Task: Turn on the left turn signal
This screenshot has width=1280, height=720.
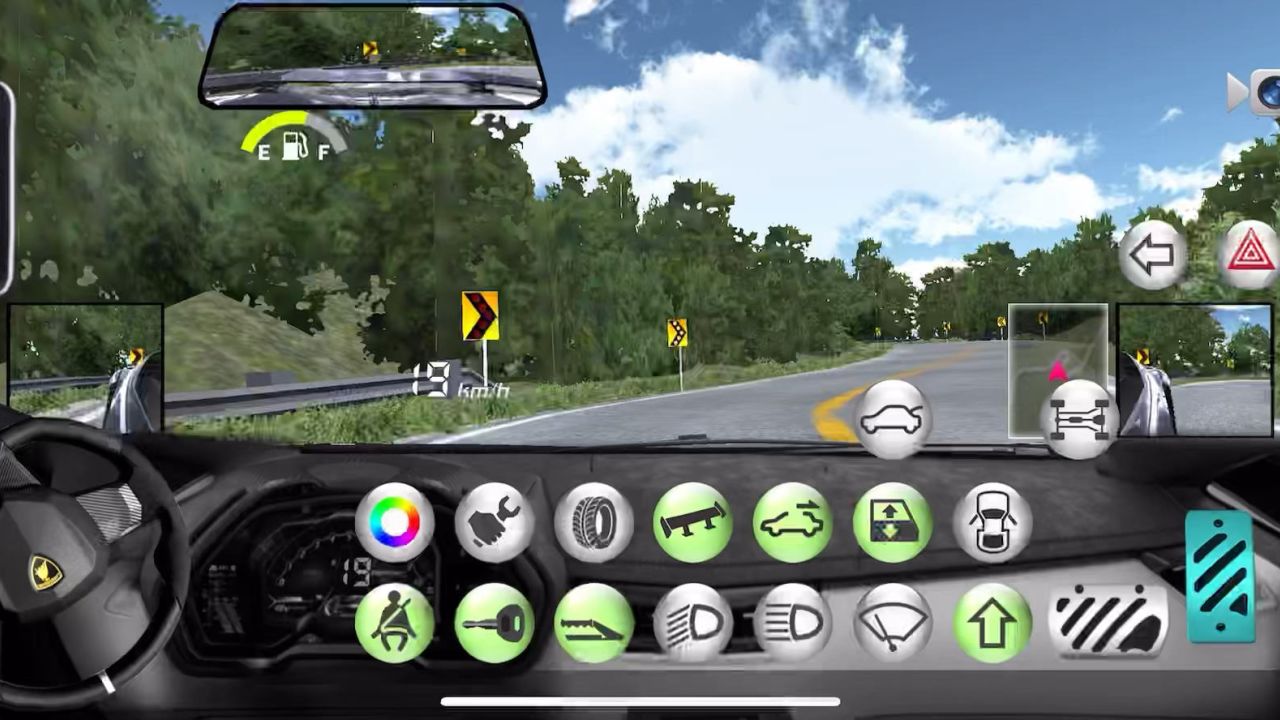Action: click(x=1152, y=254)
